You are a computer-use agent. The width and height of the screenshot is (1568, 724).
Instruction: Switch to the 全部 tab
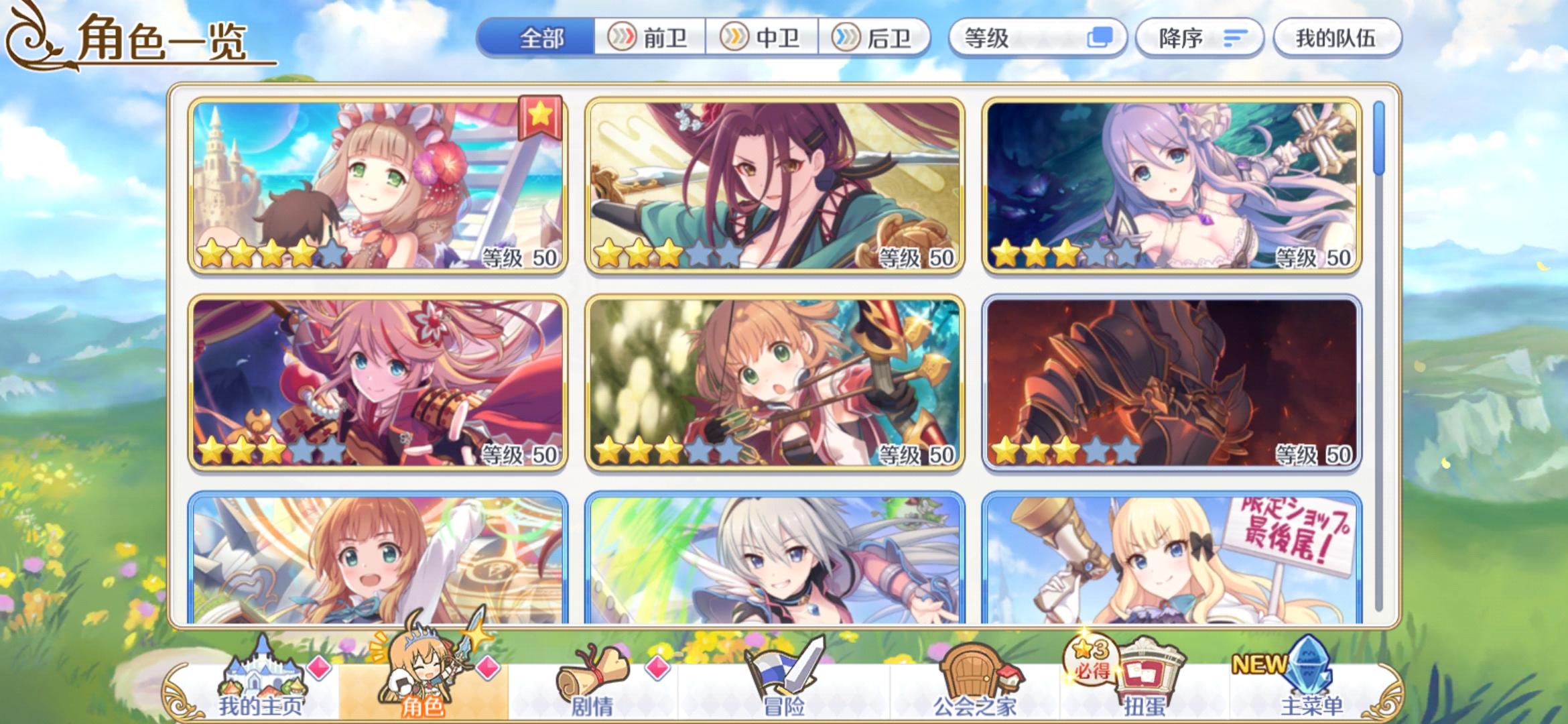tap(539, 38)
